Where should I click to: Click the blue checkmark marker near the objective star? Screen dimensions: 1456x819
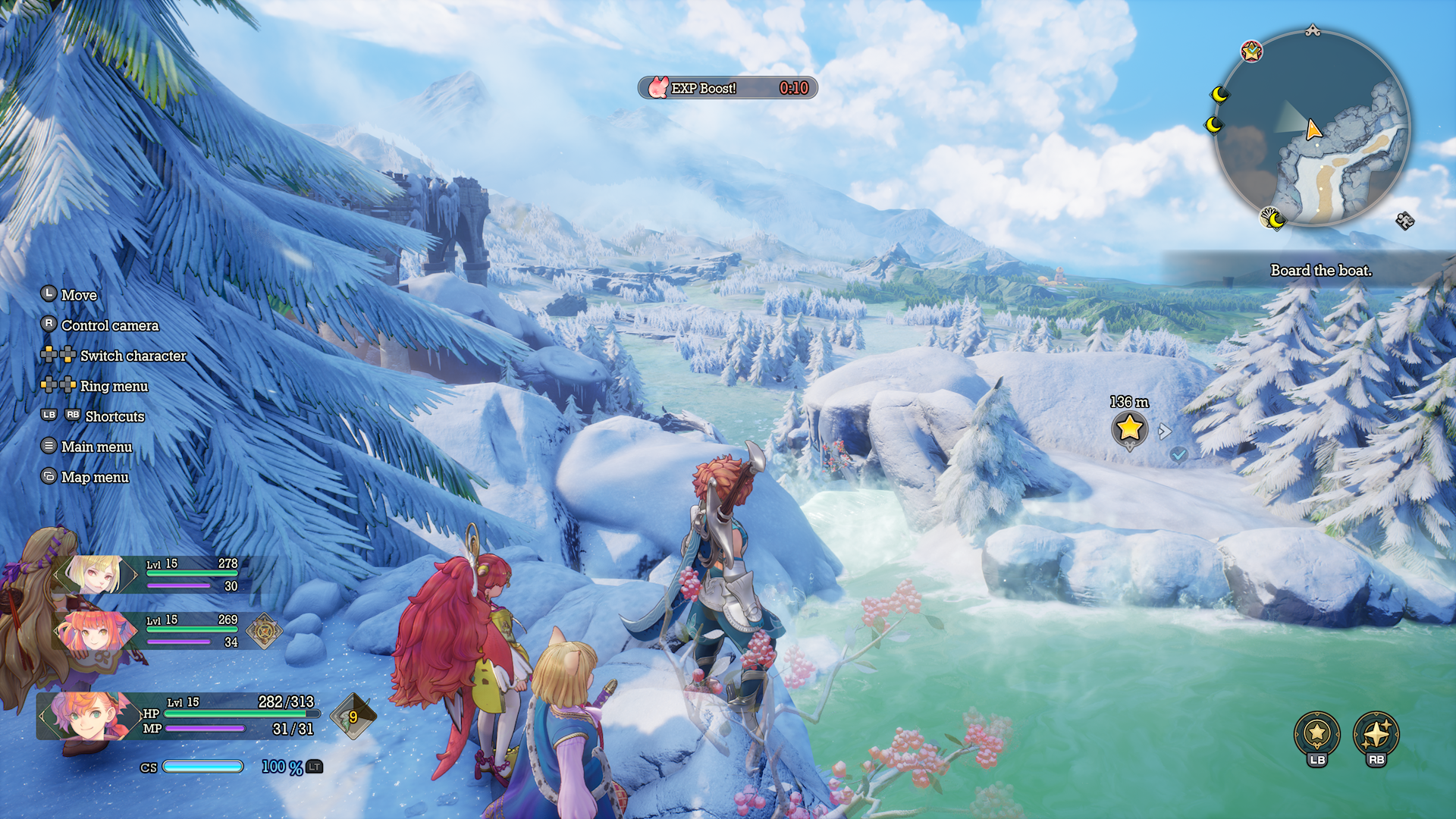point(1178,454)
